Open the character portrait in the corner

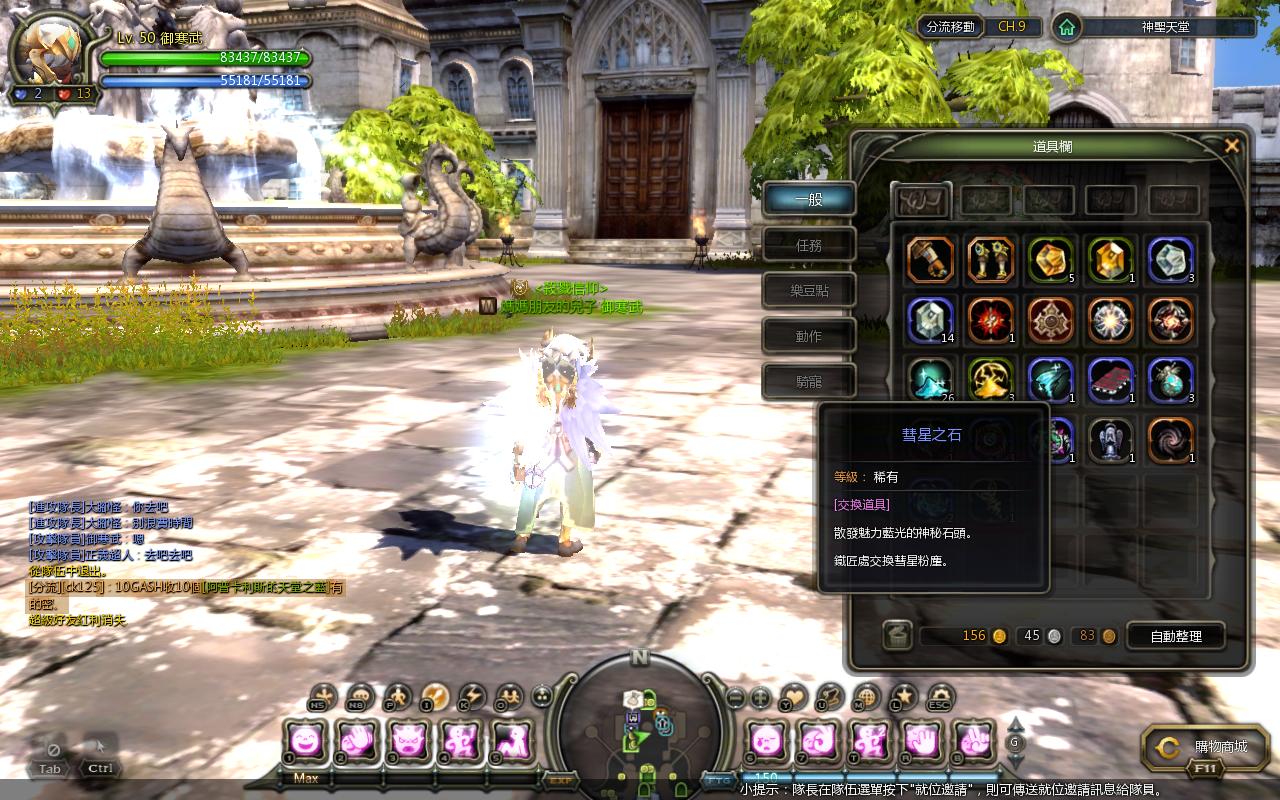(50, 50)
